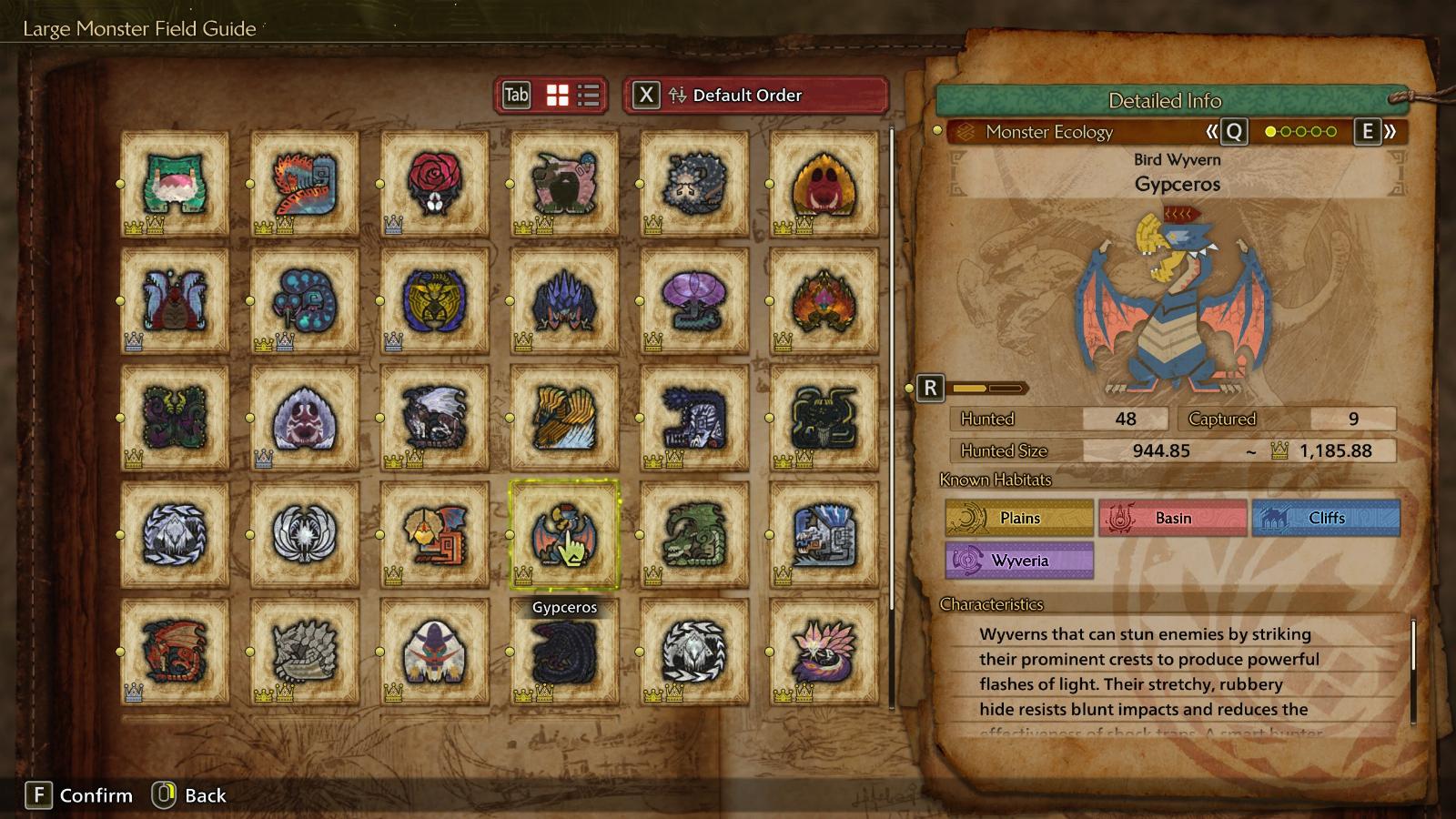Open the Jin Dahaad monster entry

[x=824, y=534]
